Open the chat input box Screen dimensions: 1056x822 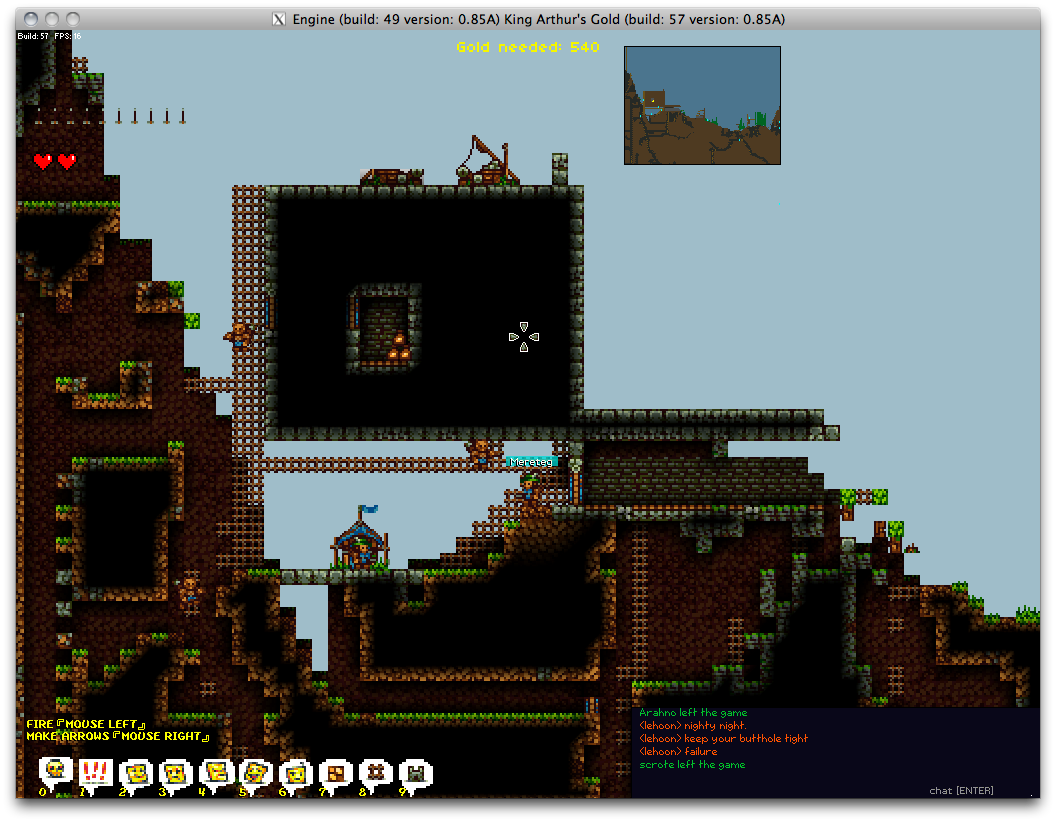(960, 790)
